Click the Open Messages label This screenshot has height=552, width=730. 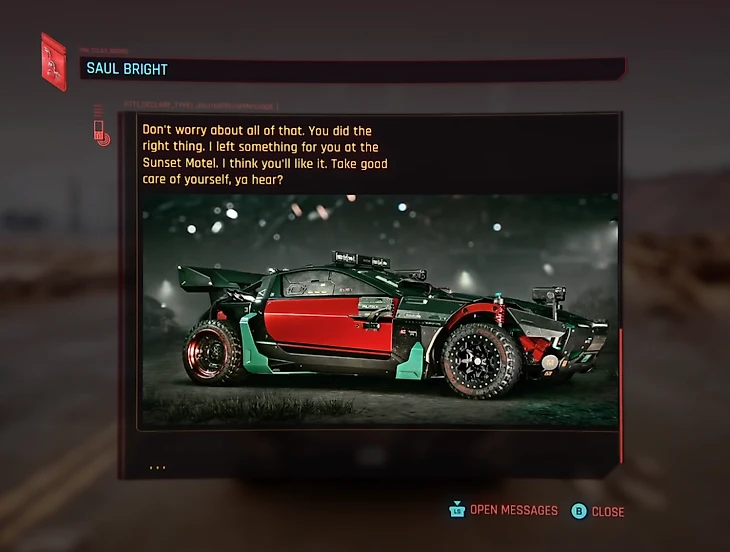(x=513, y=511)
